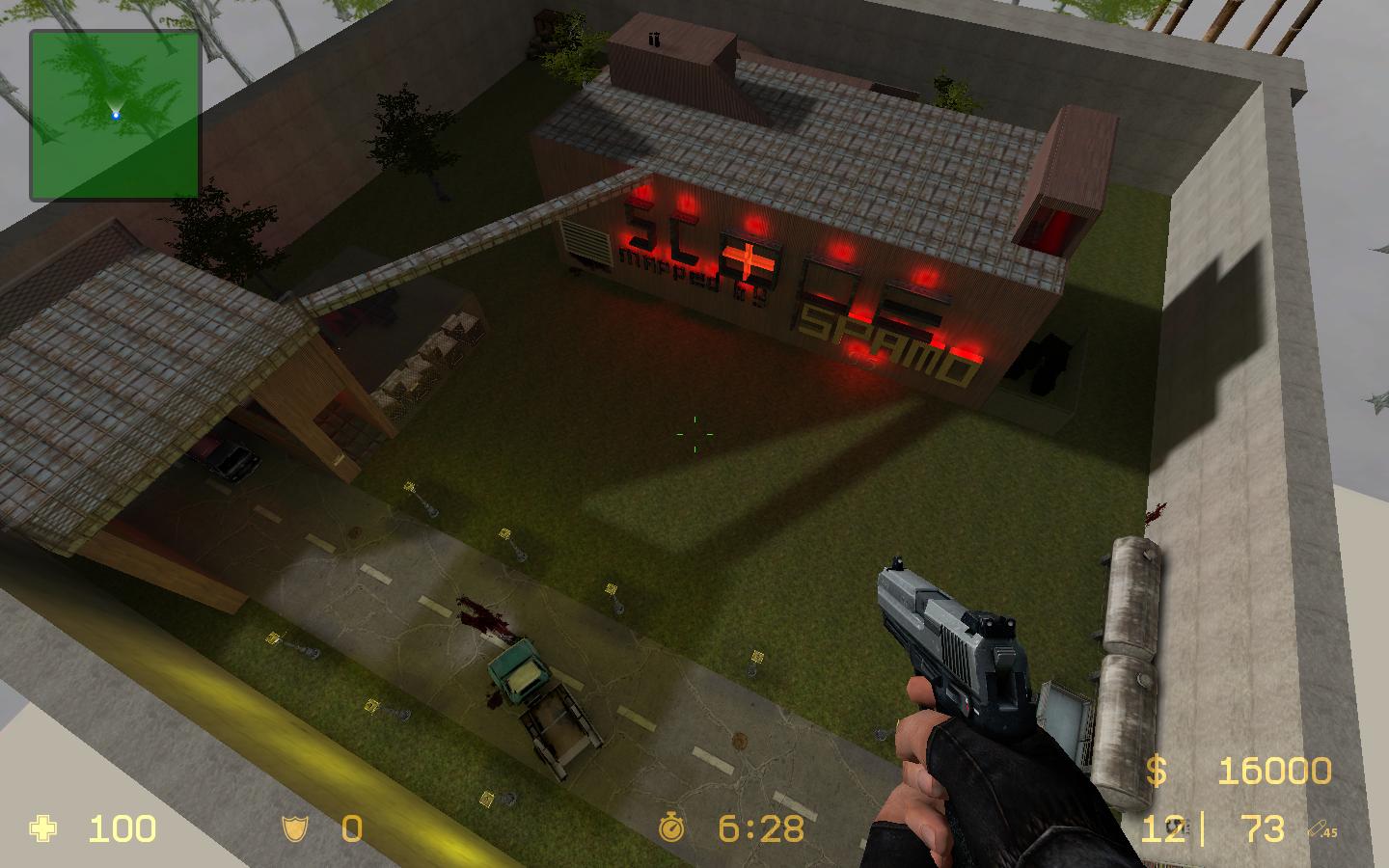This screenshot has height=868, width=1389.
Task: Click the 16000 money amount
Action: pos(1275,772)
